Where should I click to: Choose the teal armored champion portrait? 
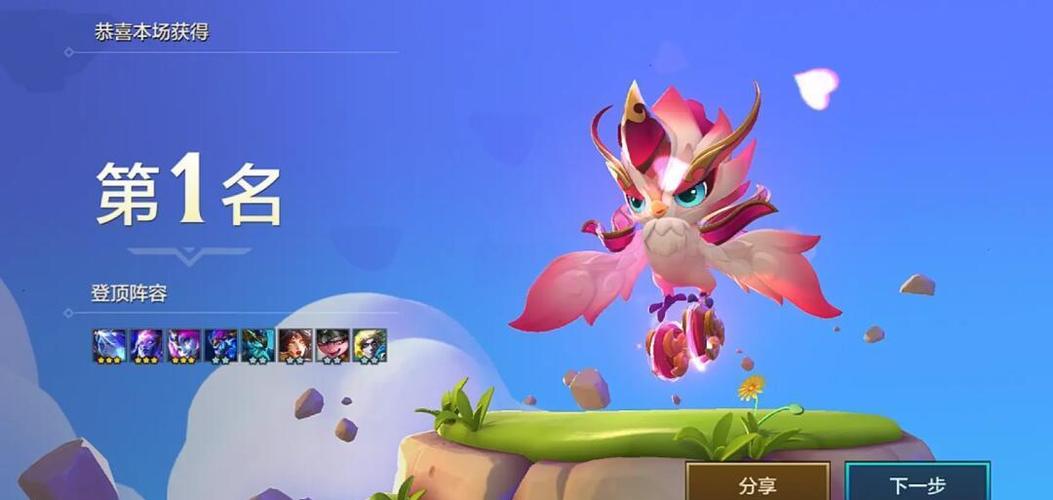click(x=258, y=345)
